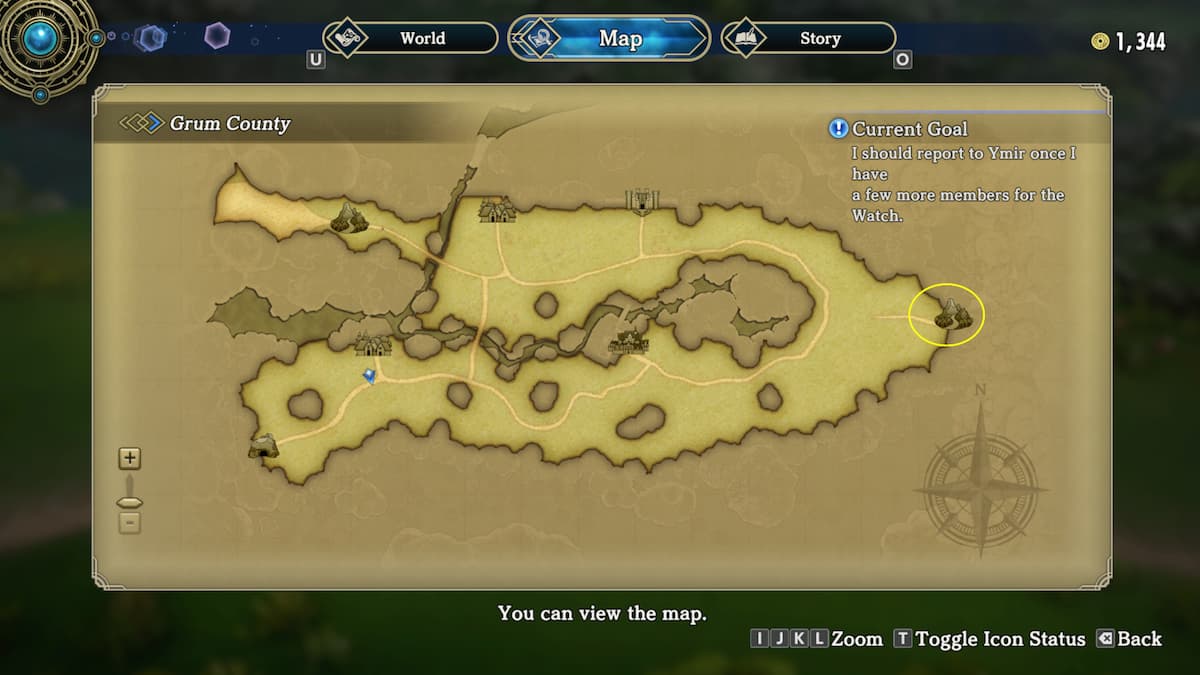The height and width of the screenshot is (675, 1200).
Task: Click the Toggle Icon Status option
Action: (989, 639)
